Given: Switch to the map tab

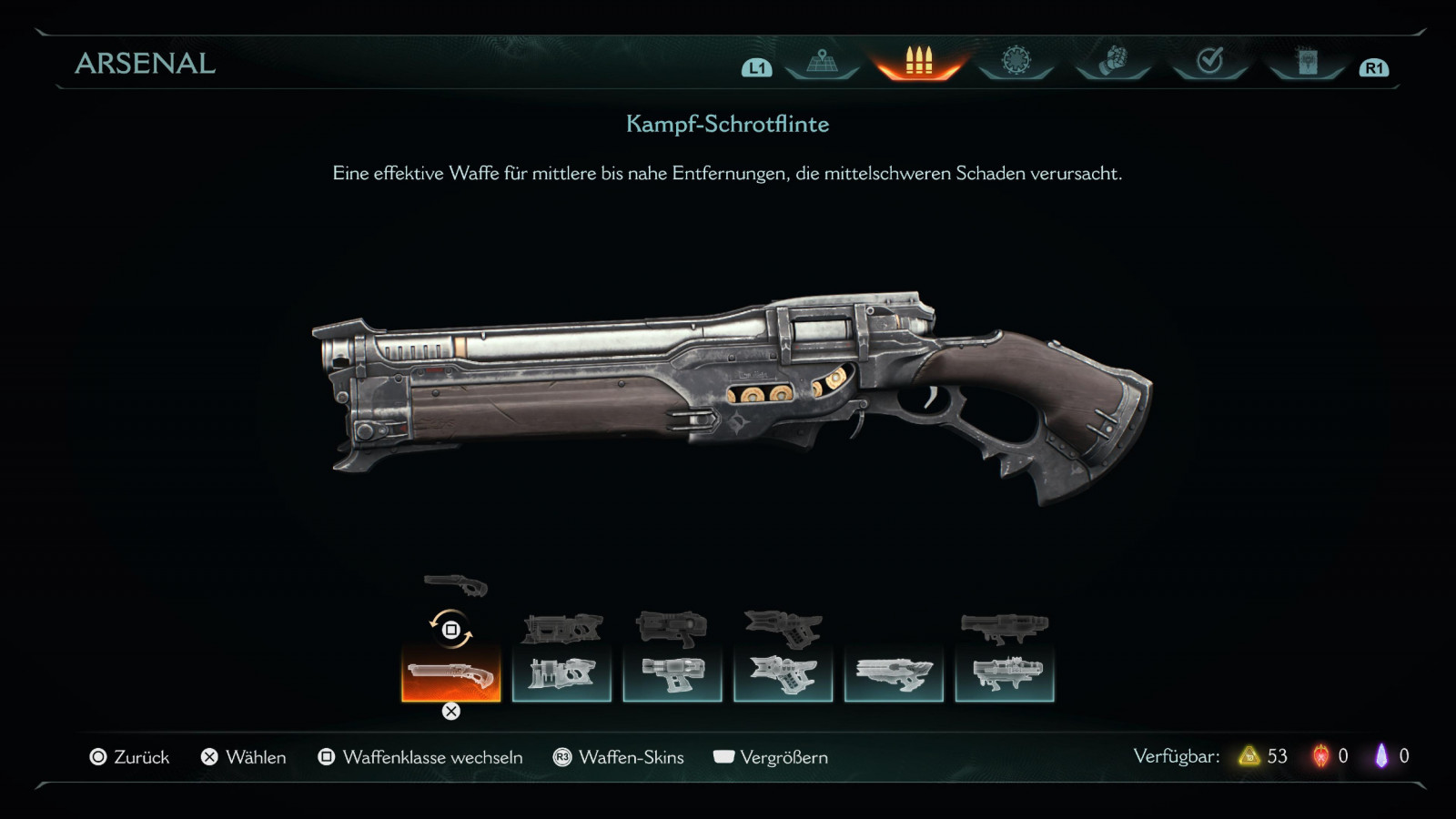Looking at the screenshot, I should (x=822, y=62).
